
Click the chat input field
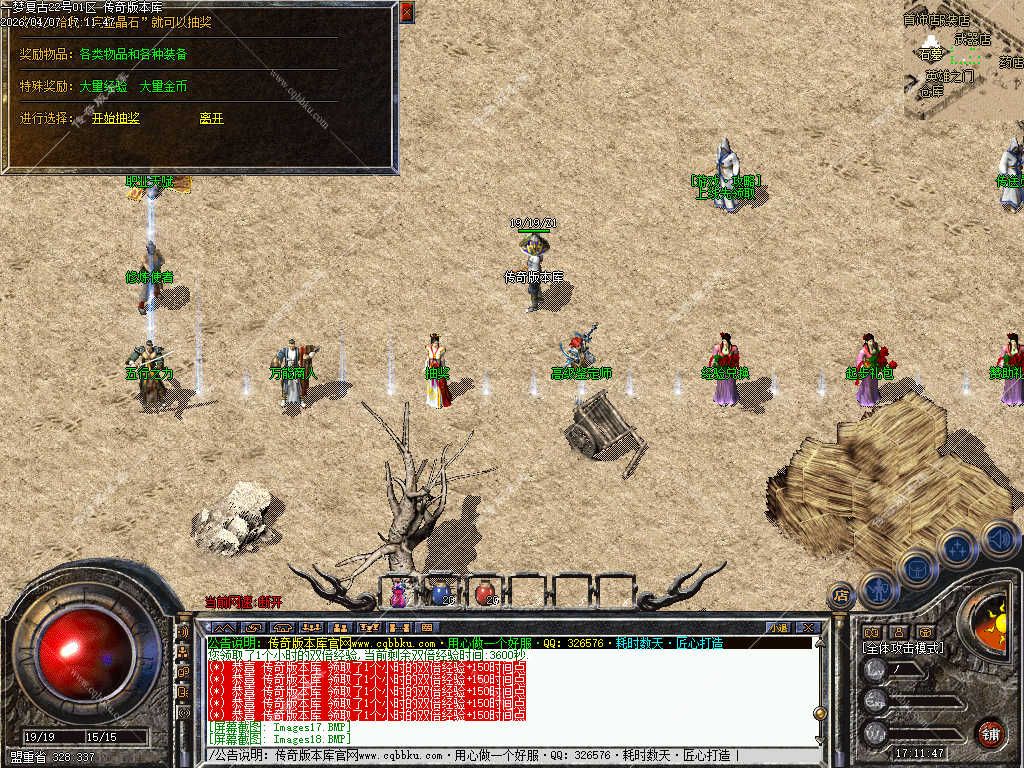tap(510, 755)
